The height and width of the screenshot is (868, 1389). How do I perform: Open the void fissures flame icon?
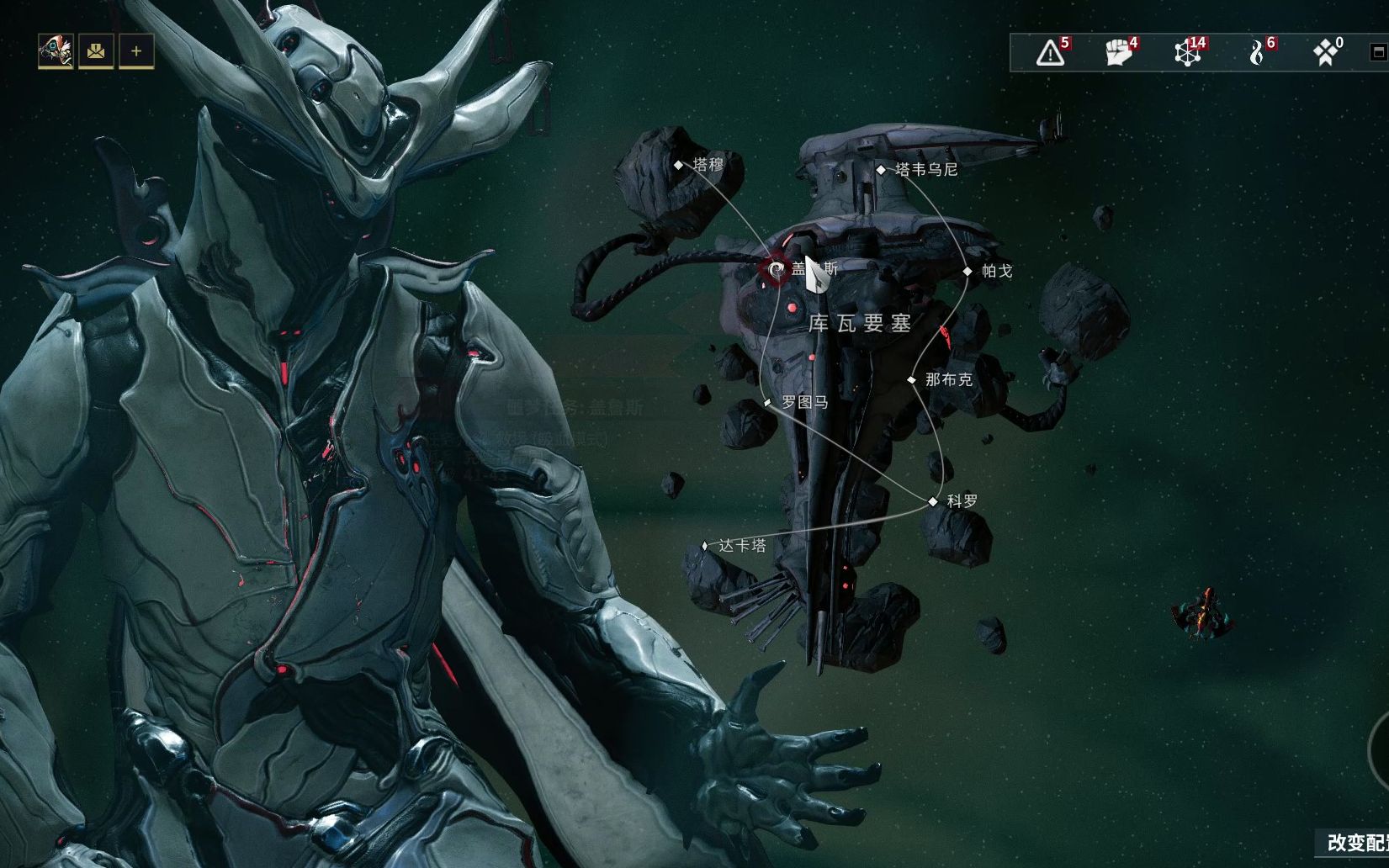coord(1257,52)
